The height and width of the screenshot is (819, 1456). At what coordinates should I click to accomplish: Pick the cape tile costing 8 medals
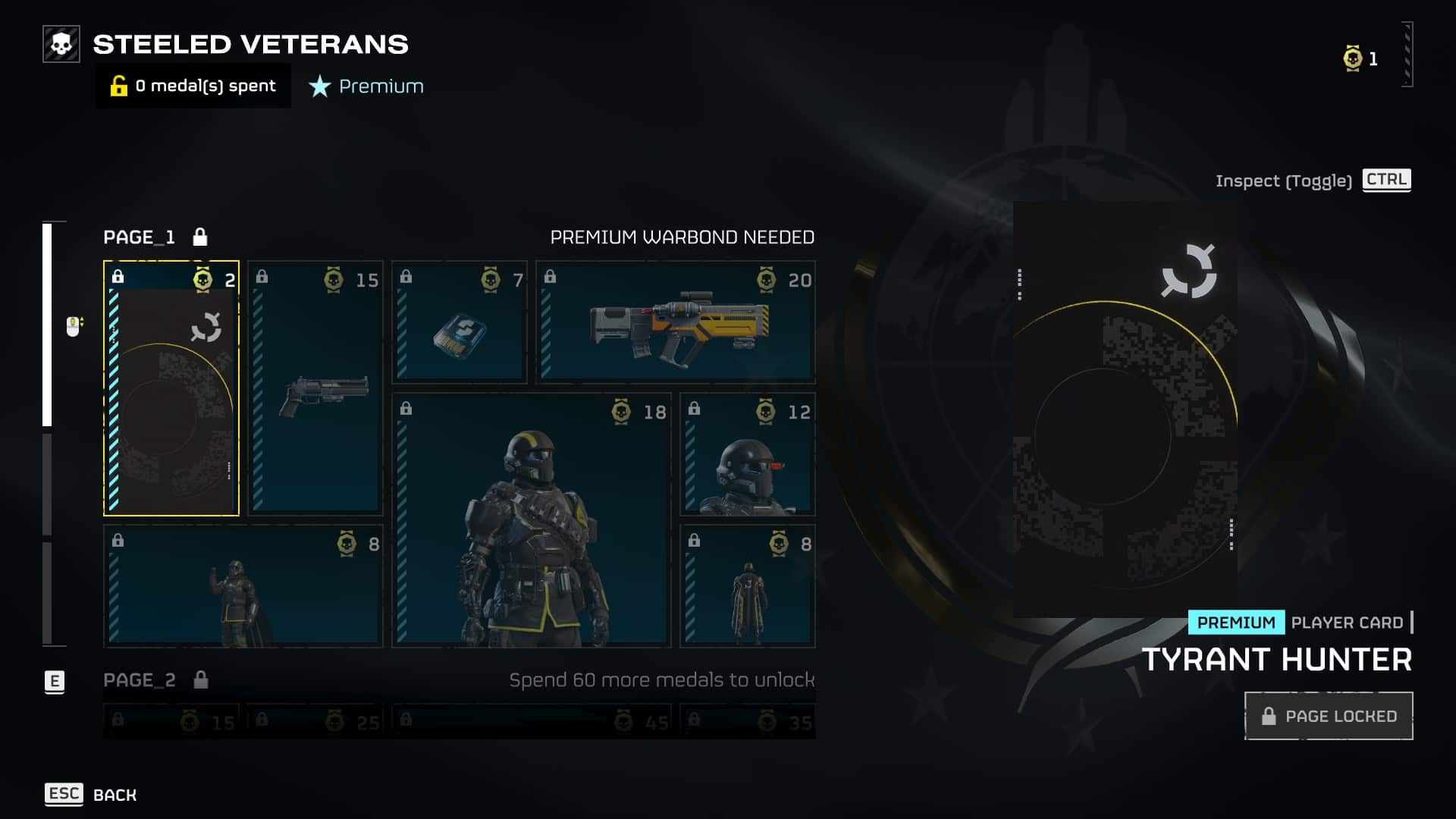(x=748, y=586)
